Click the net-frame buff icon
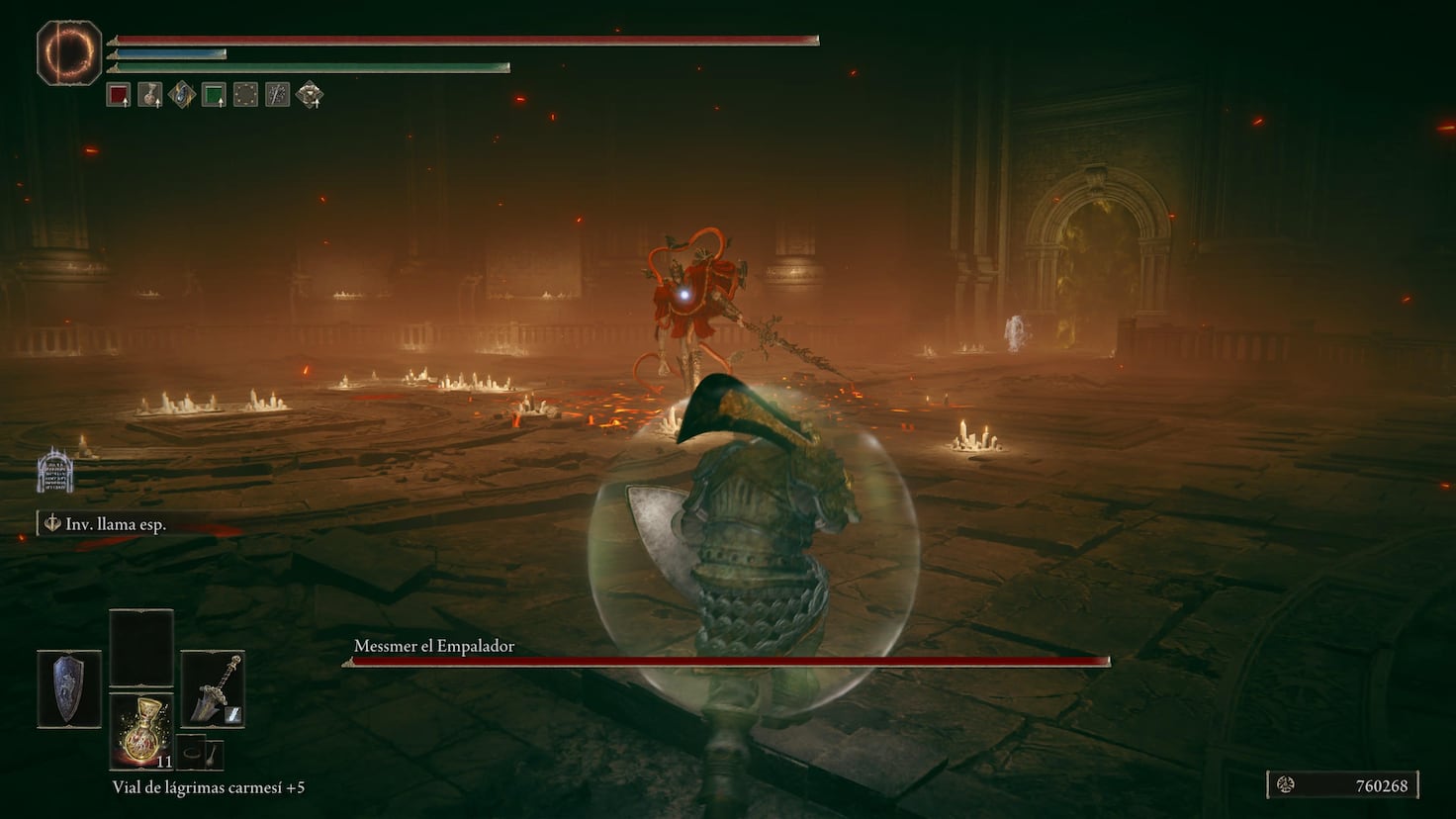This screenshot has width=1456, height=819. tap(243, 95)
